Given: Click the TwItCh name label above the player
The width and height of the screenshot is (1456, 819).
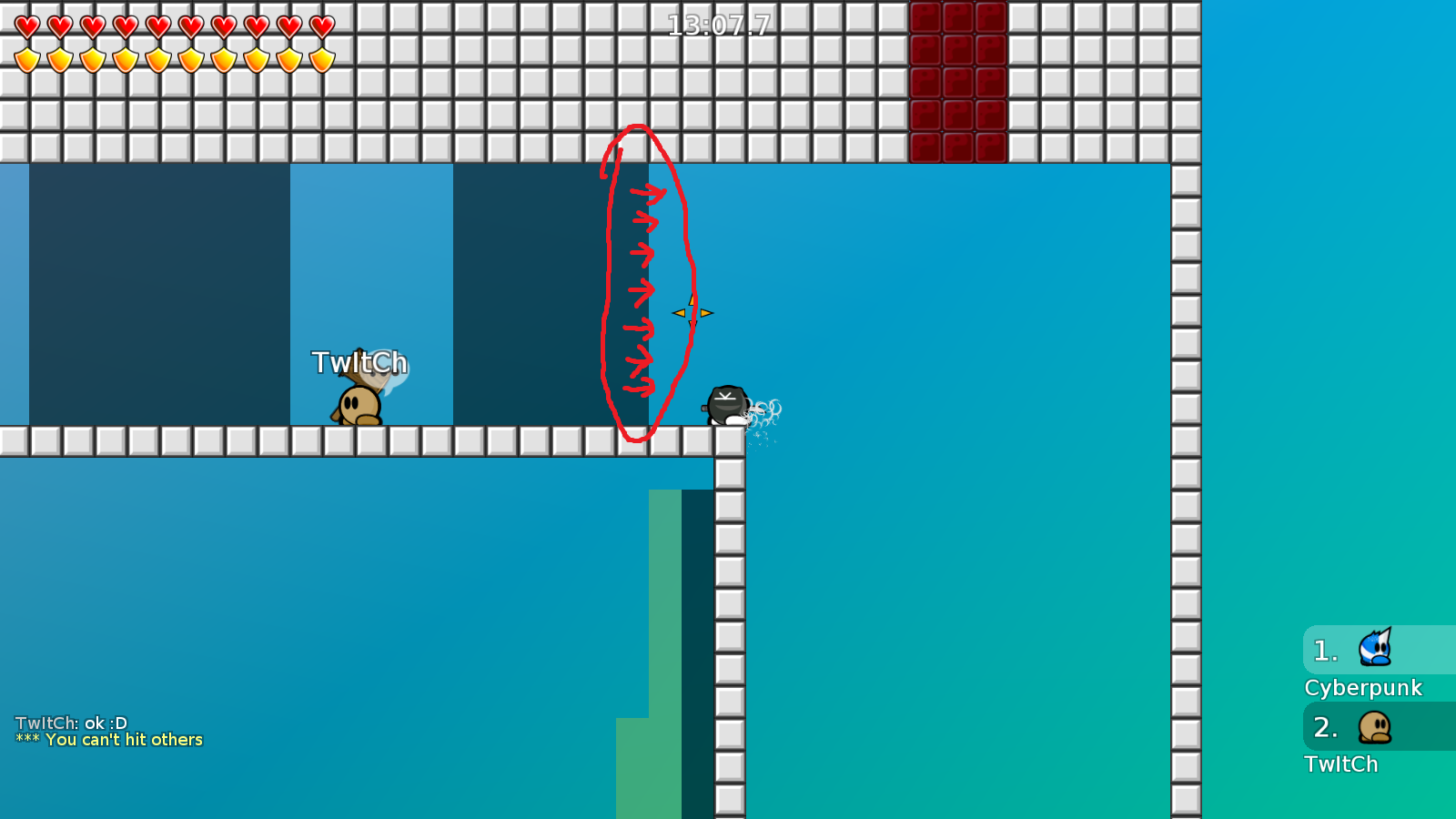Looking at the screenshot, I should 360,361.
